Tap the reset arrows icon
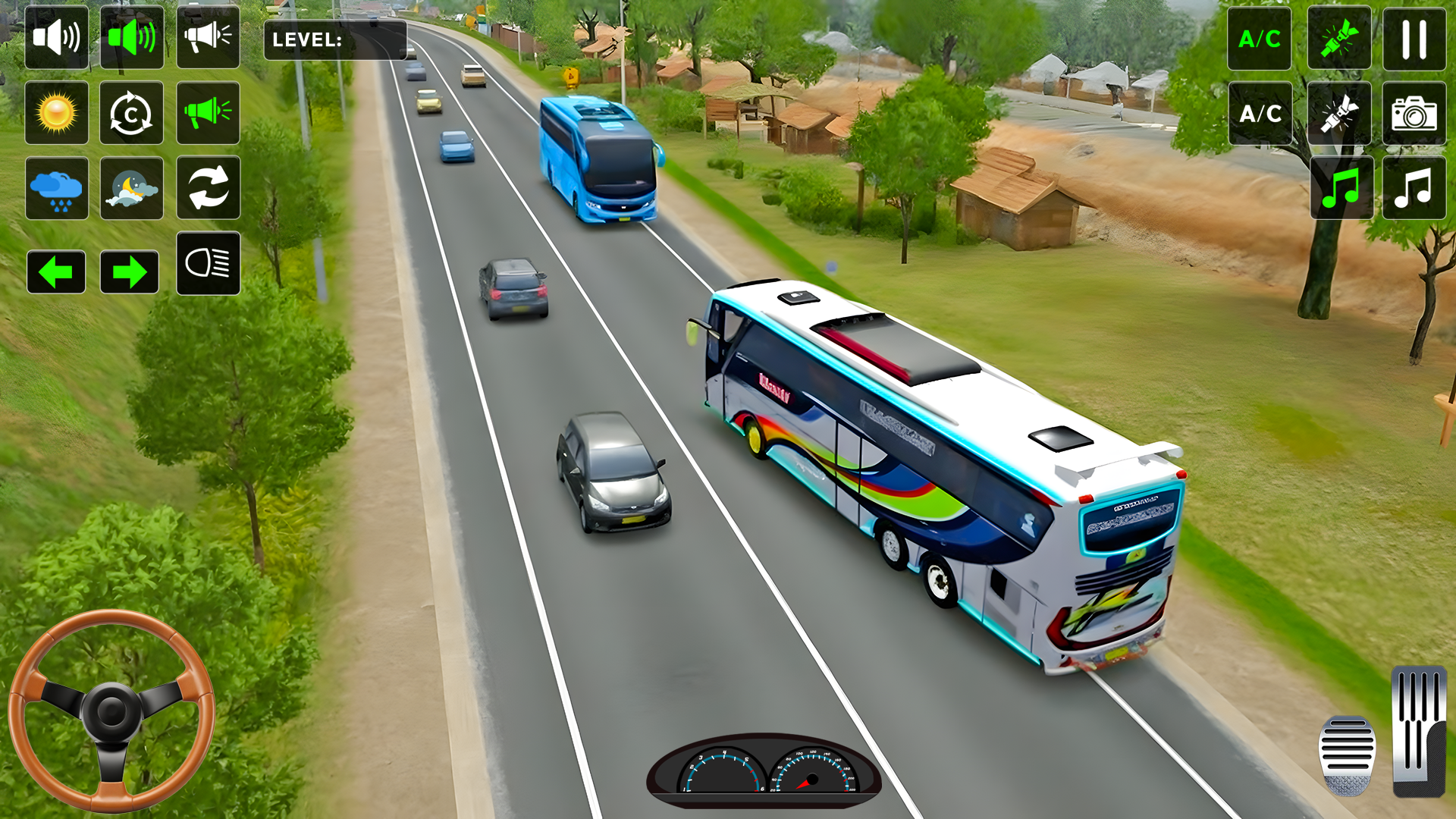This screenshot has height=819, width=1456. (x=208, y=188)
